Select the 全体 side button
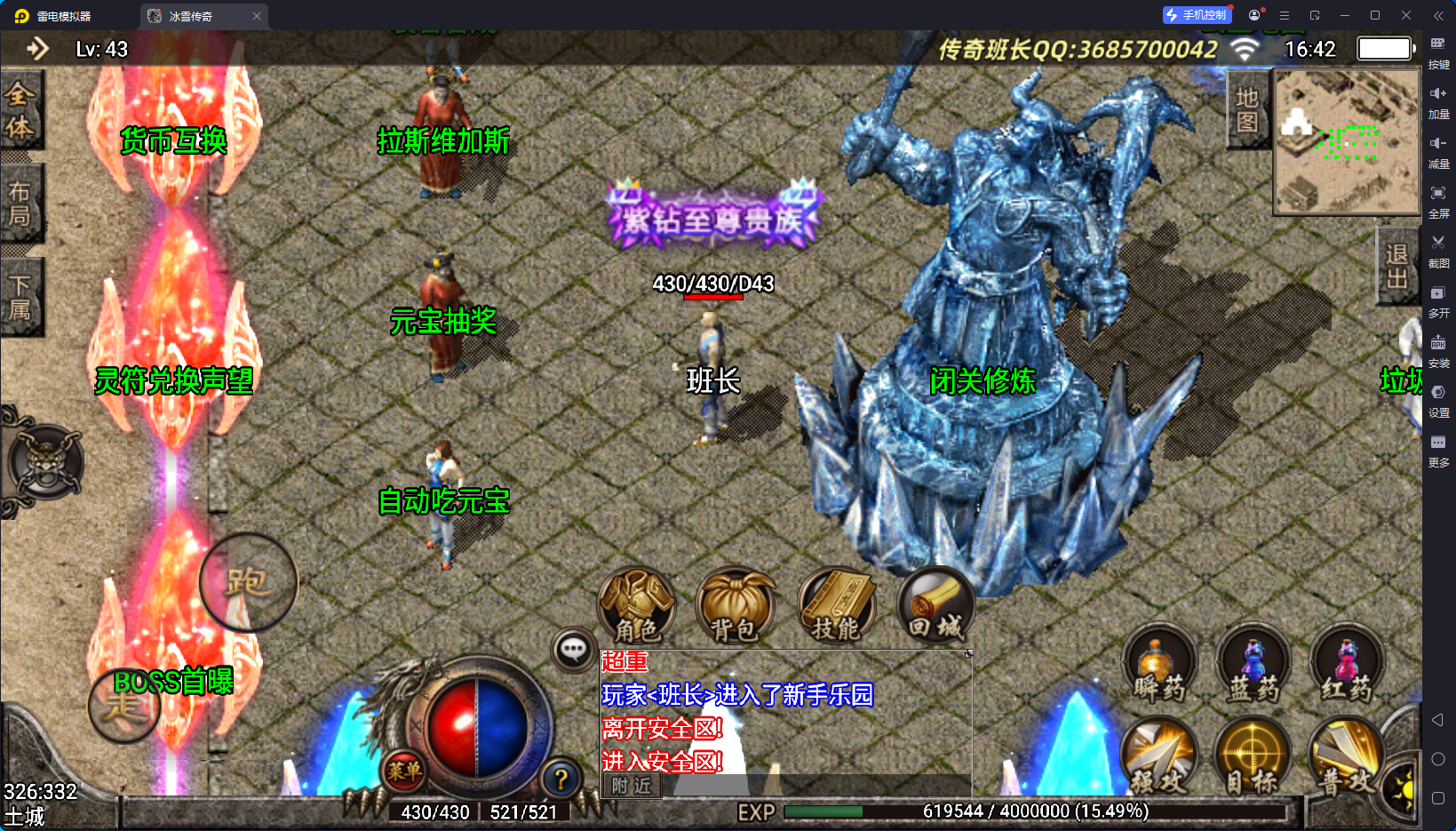The height and width of the screenshot is (831, 1456). click(20, 110)
